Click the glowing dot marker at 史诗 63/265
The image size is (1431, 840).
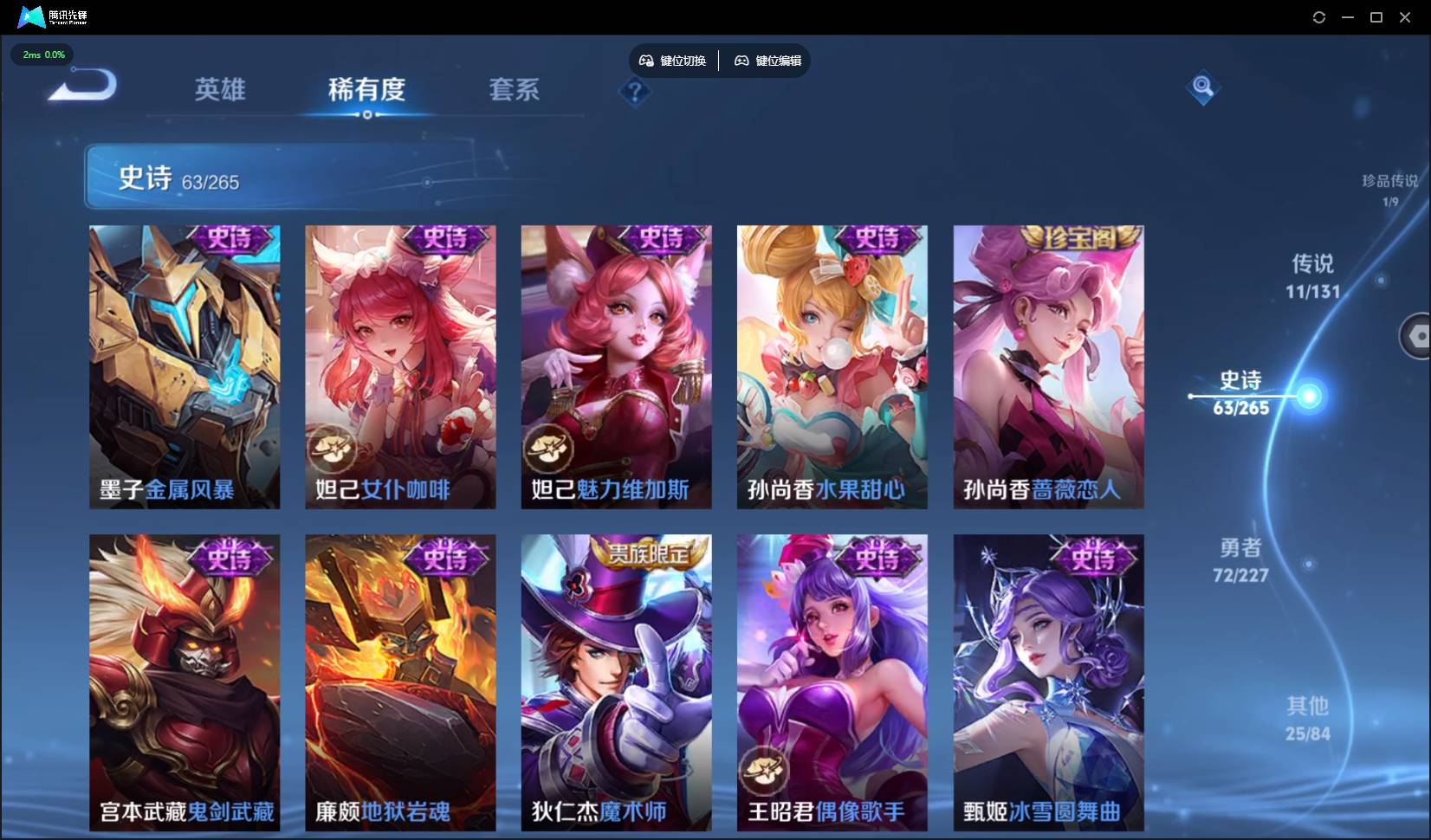1311,397
